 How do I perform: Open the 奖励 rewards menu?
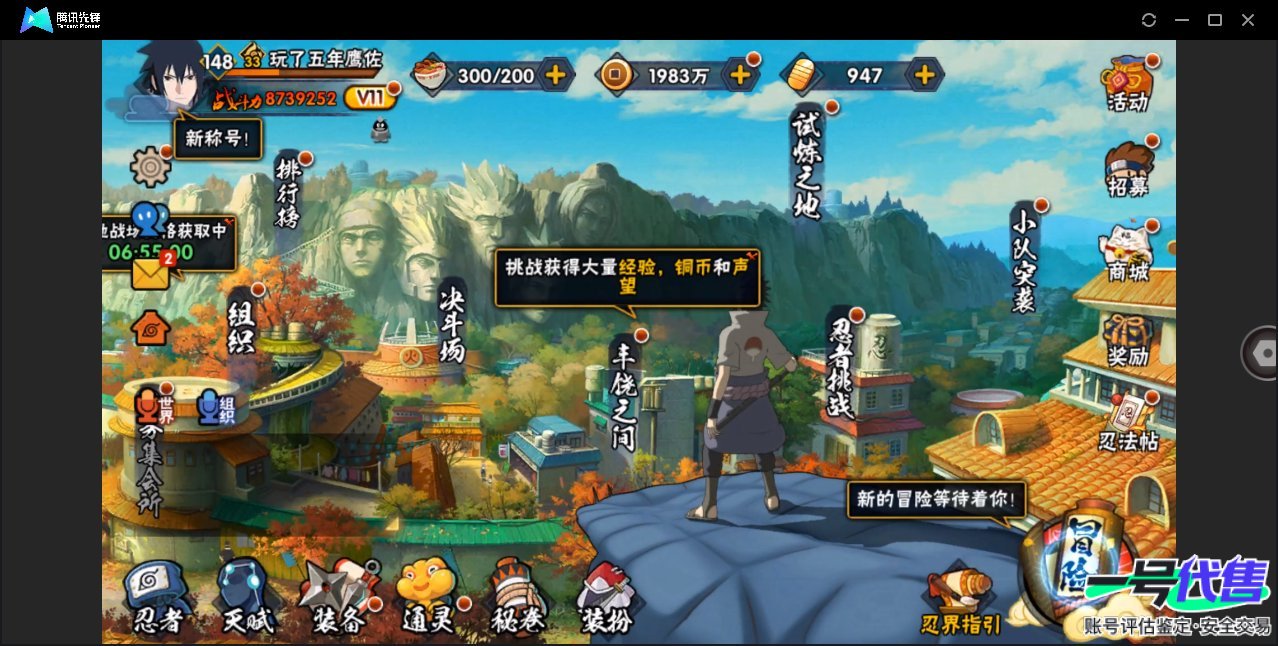point(1128,339)
